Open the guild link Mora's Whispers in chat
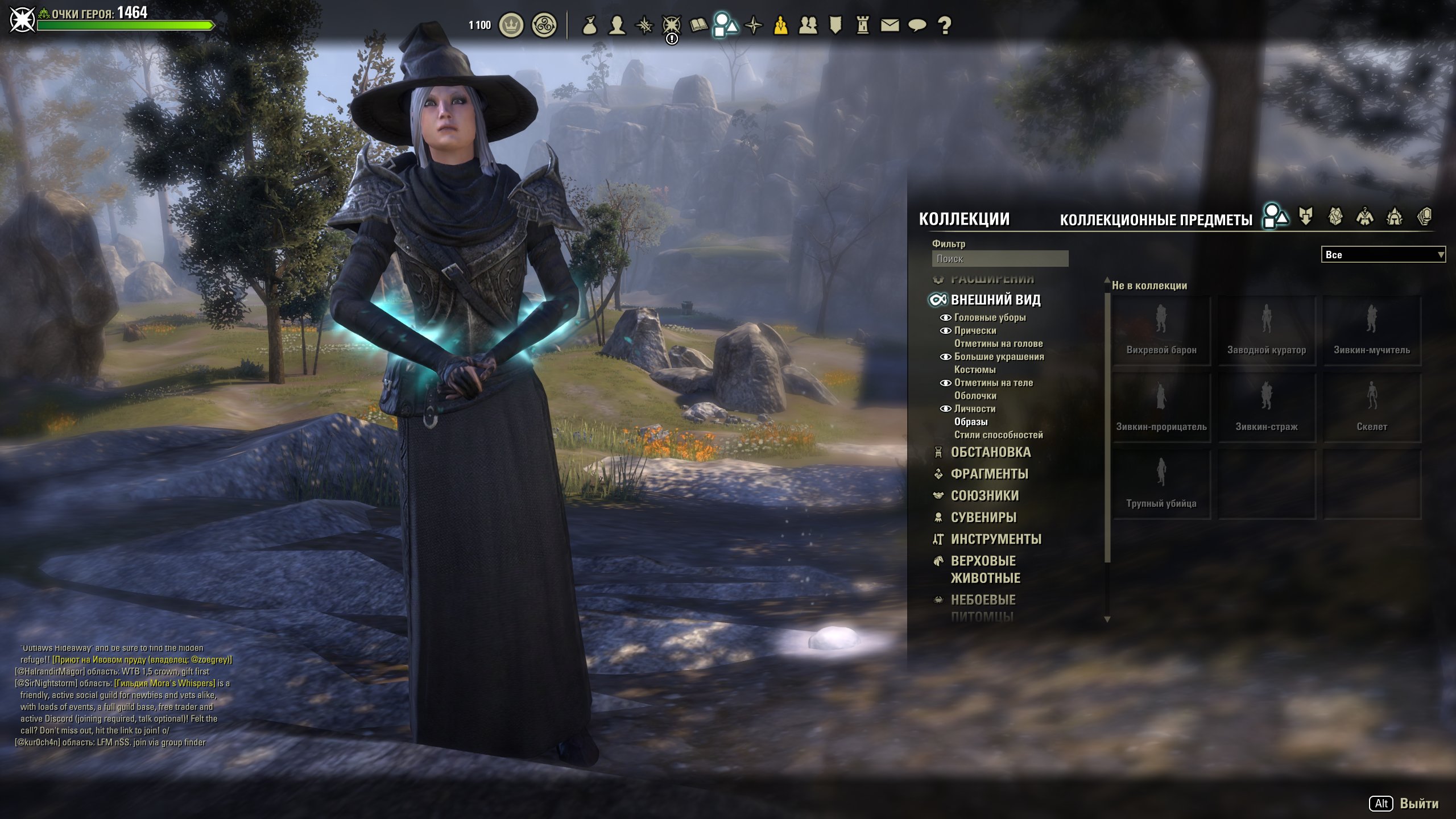Viewport: 1456px width, 819px height. [x=165, y=683]
